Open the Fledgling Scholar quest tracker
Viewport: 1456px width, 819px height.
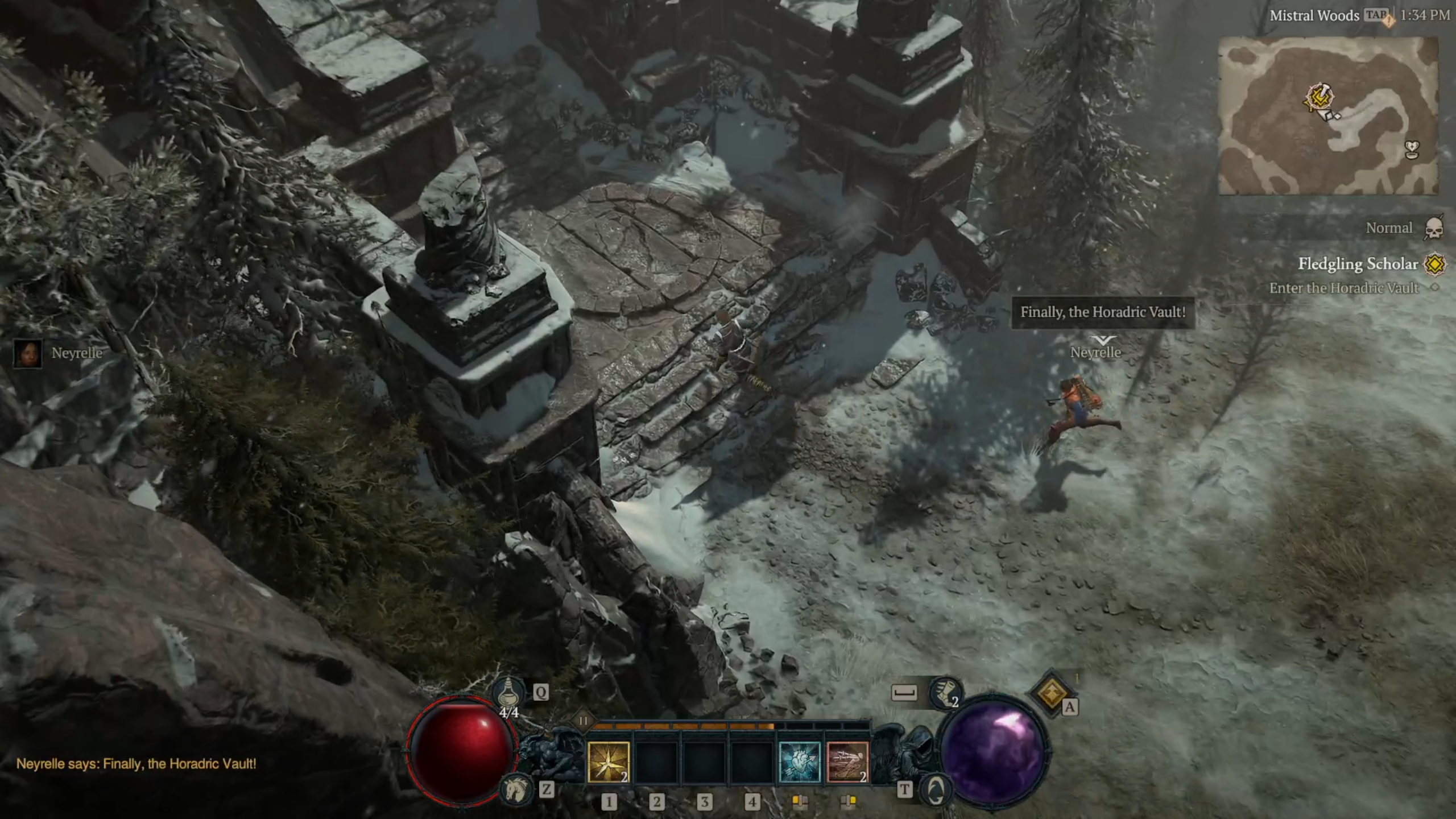point(1358,264)
